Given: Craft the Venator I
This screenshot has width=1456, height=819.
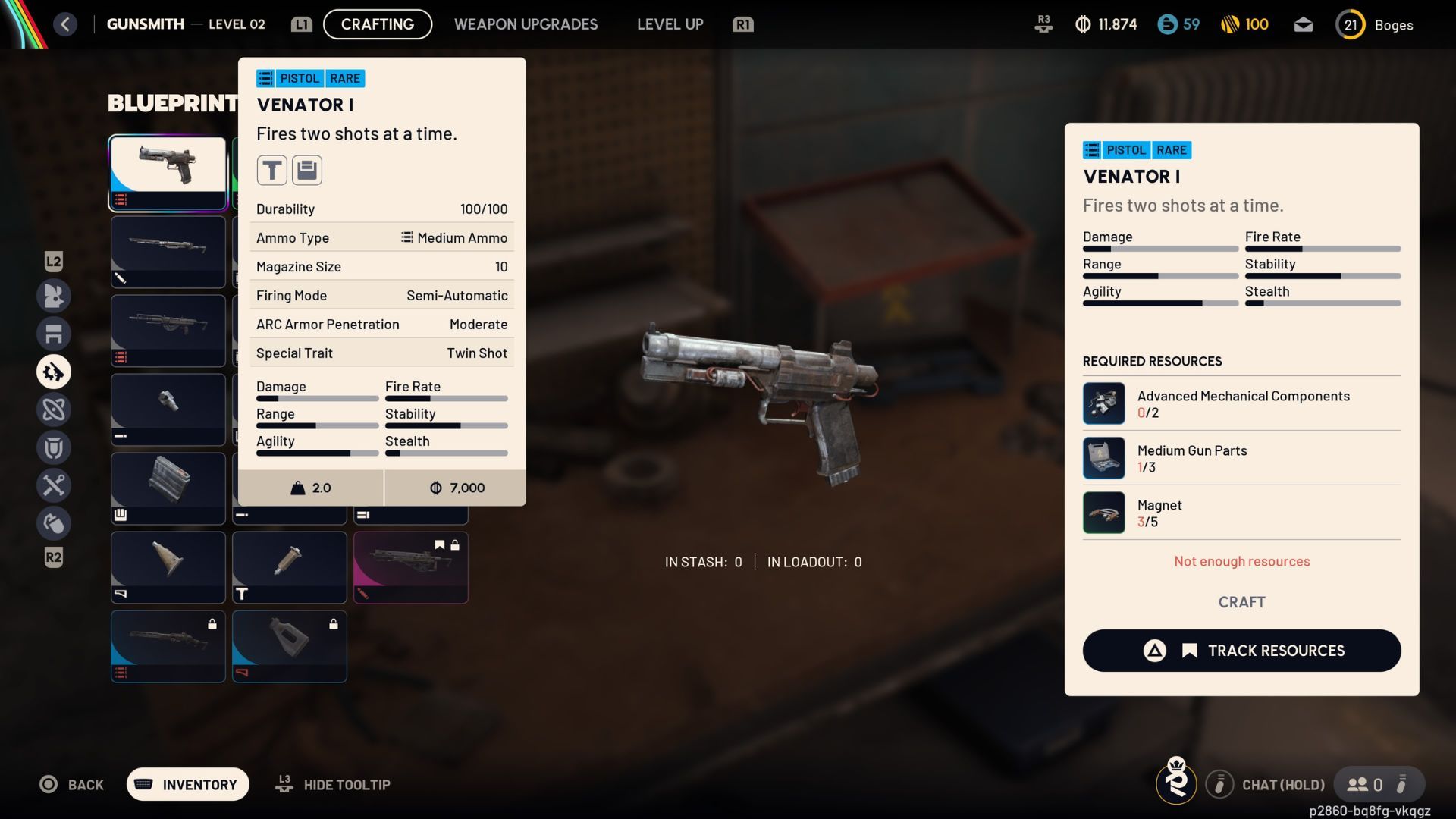Looking at the screenshot, I should pyautogui.click(x=1241, y=602).
